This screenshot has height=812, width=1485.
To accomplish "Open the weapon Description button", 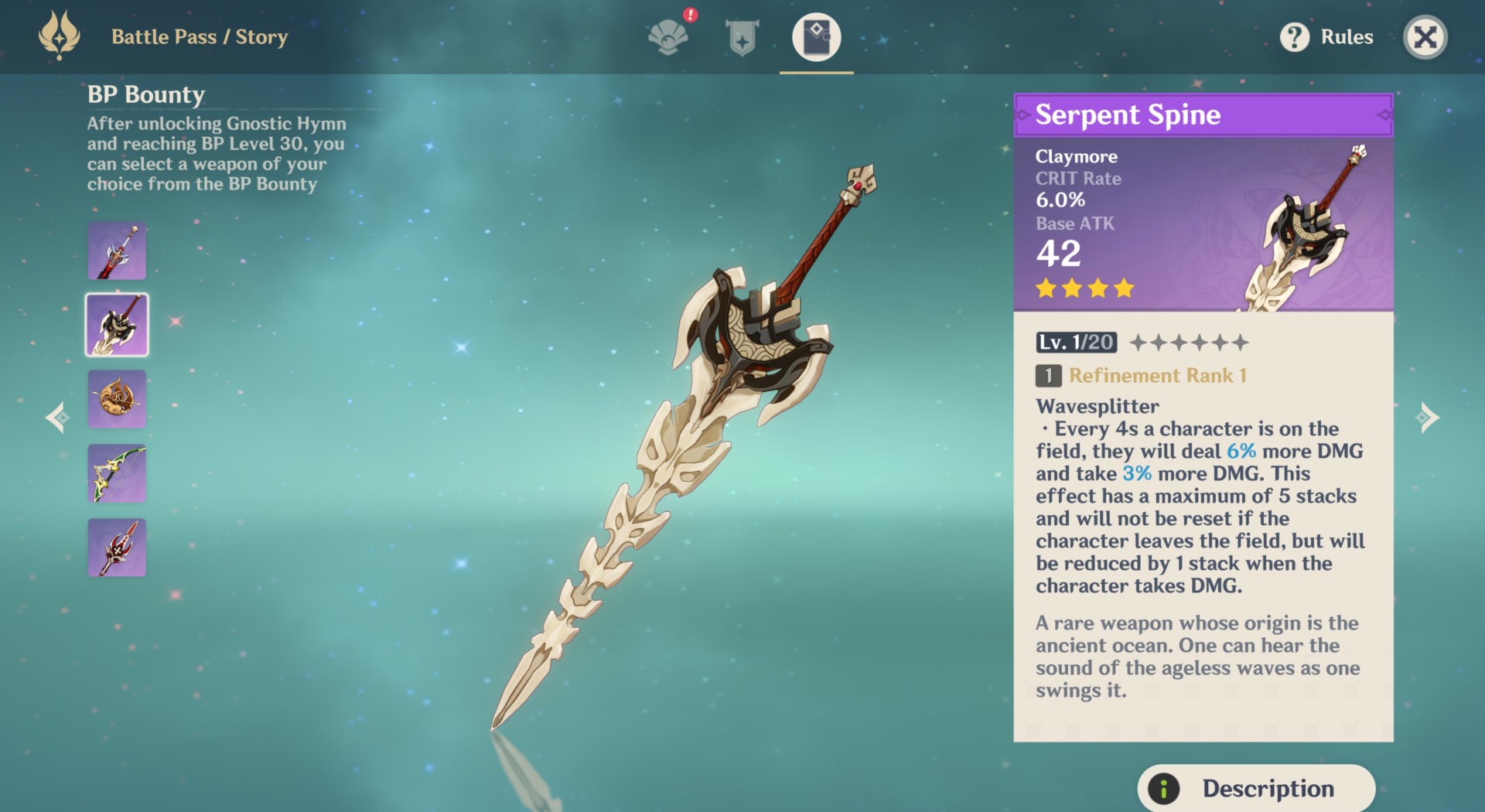I will pyautogui.click(x=1255, y=788).
